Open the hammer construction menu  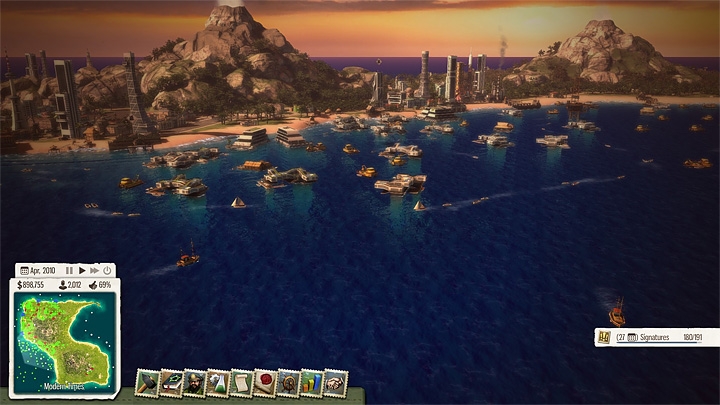point(148,382)
